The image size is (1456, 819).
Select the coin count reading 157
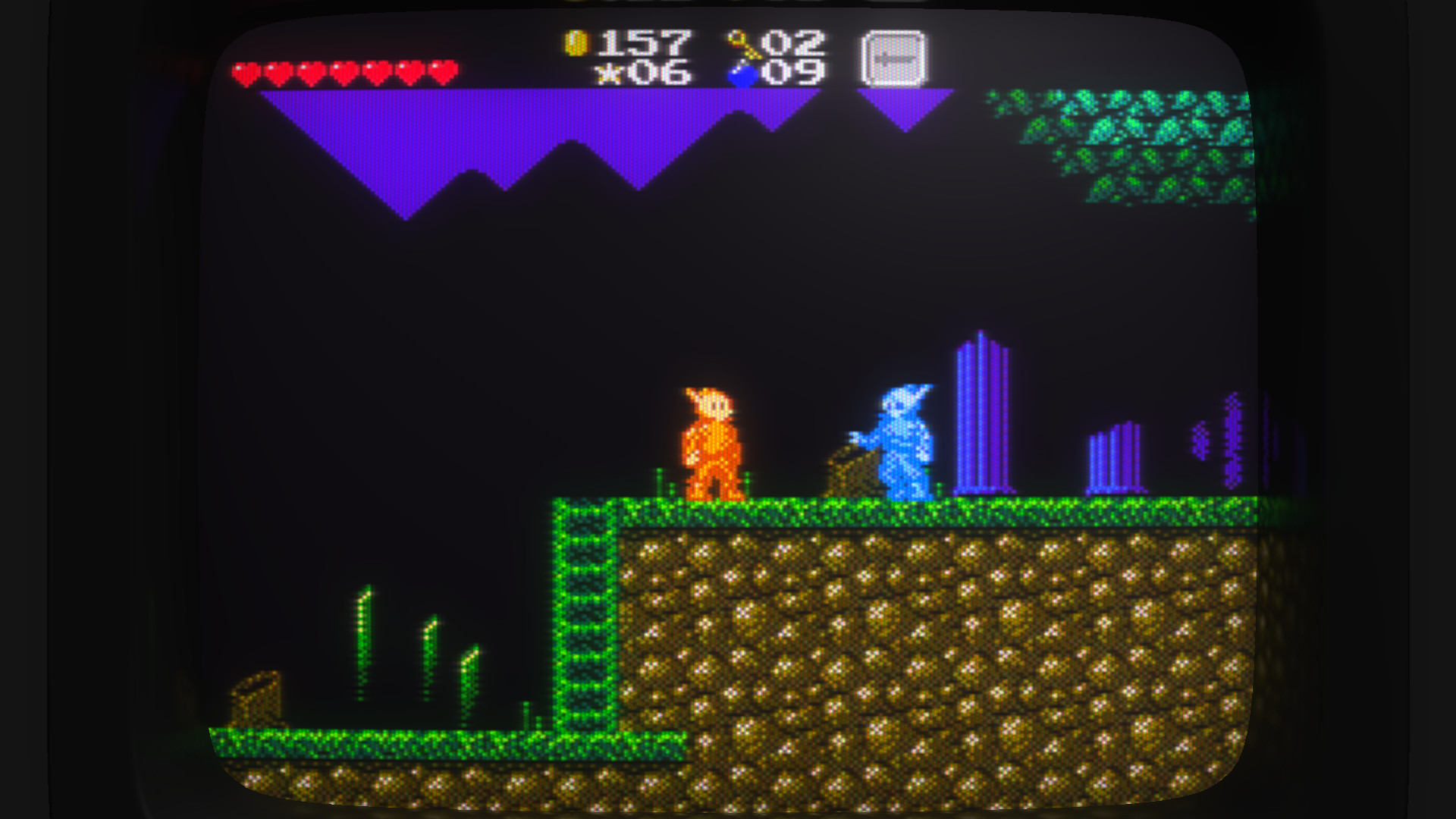click(648, 44)
